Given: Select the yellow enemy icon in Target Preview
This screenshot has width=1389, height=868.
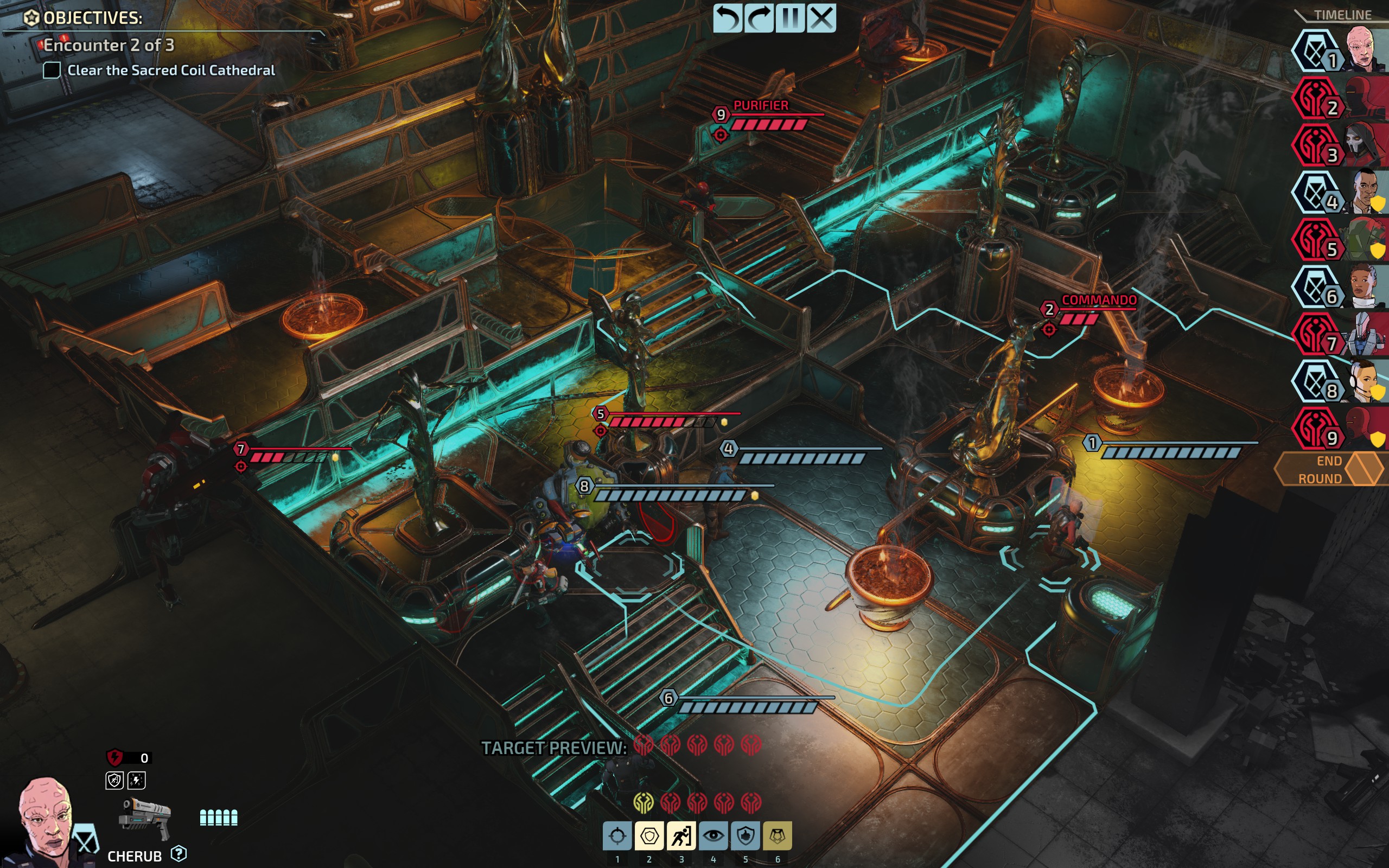Looking at the screenshot, I should [644, 802].
